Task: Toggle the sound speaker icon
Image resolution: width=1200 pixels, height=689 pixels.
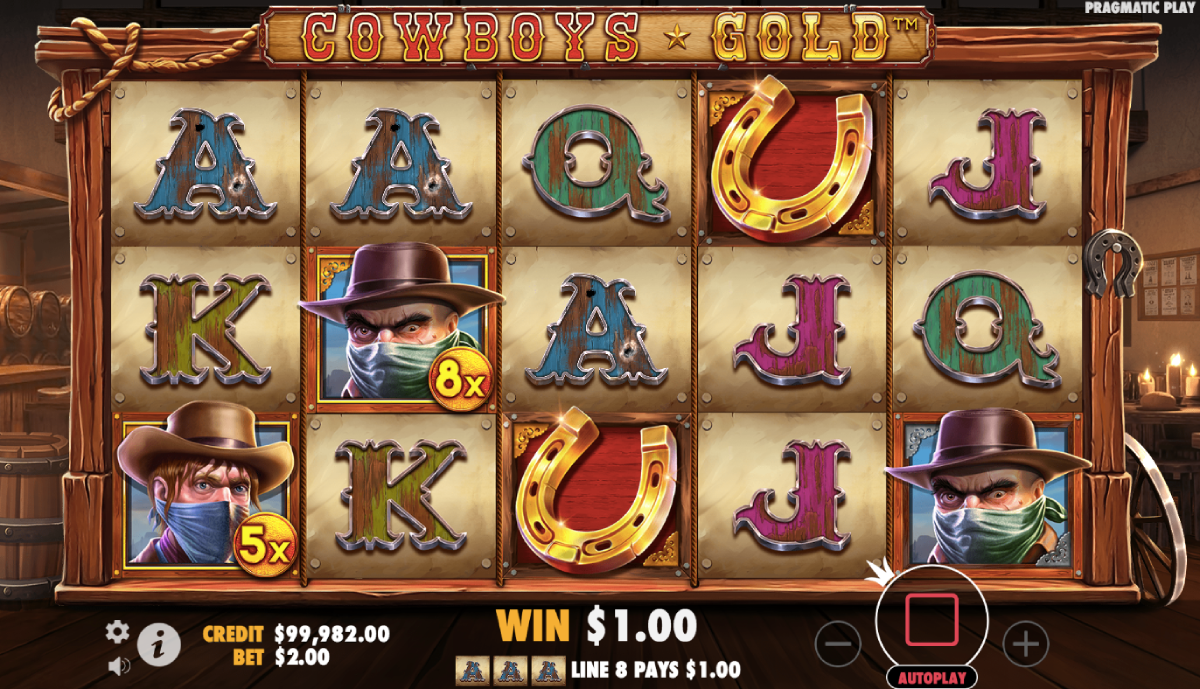Action: point(117,663)
